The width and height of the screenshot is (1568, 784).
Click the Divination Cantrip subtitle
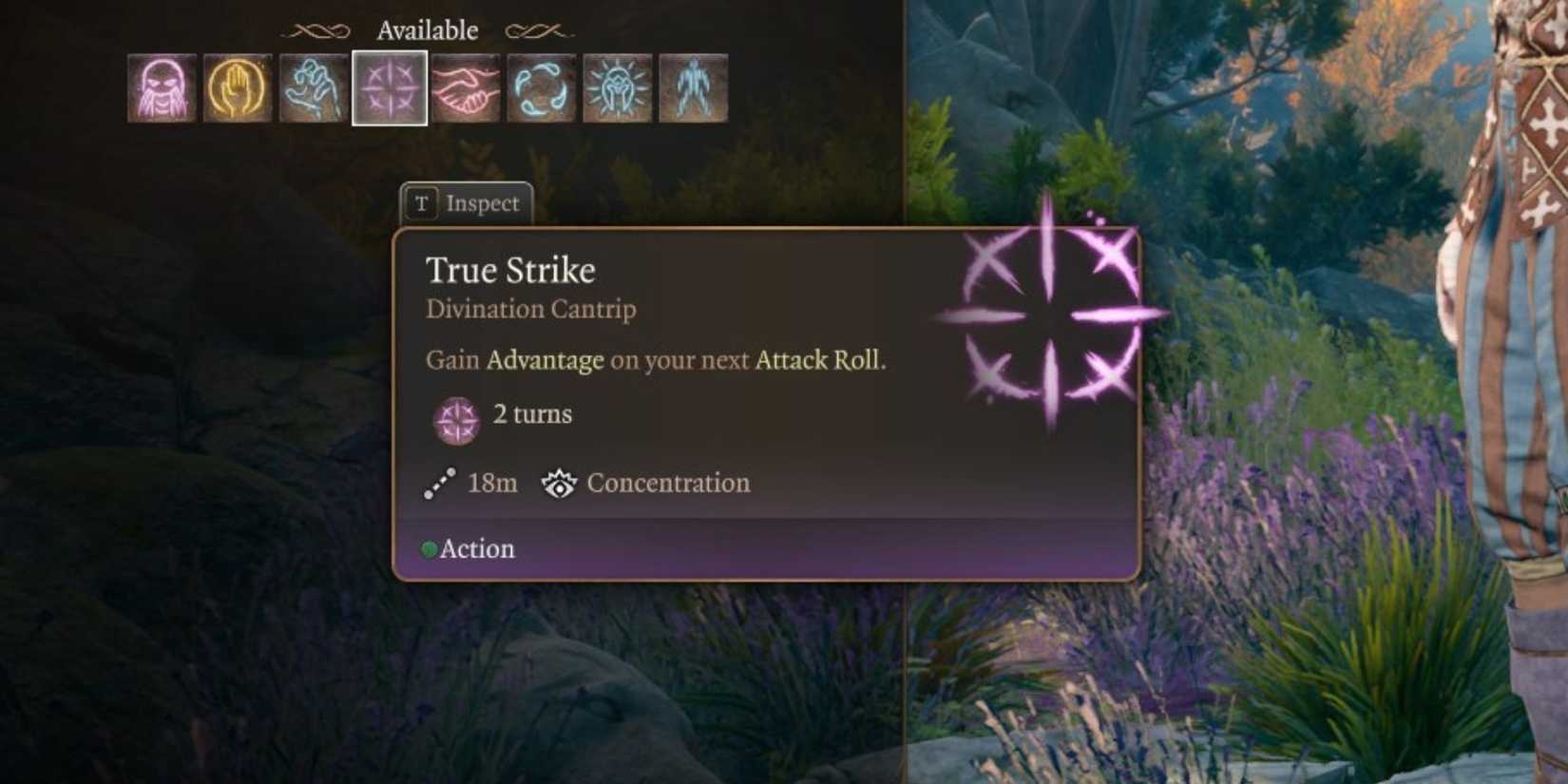coord(530,309)
